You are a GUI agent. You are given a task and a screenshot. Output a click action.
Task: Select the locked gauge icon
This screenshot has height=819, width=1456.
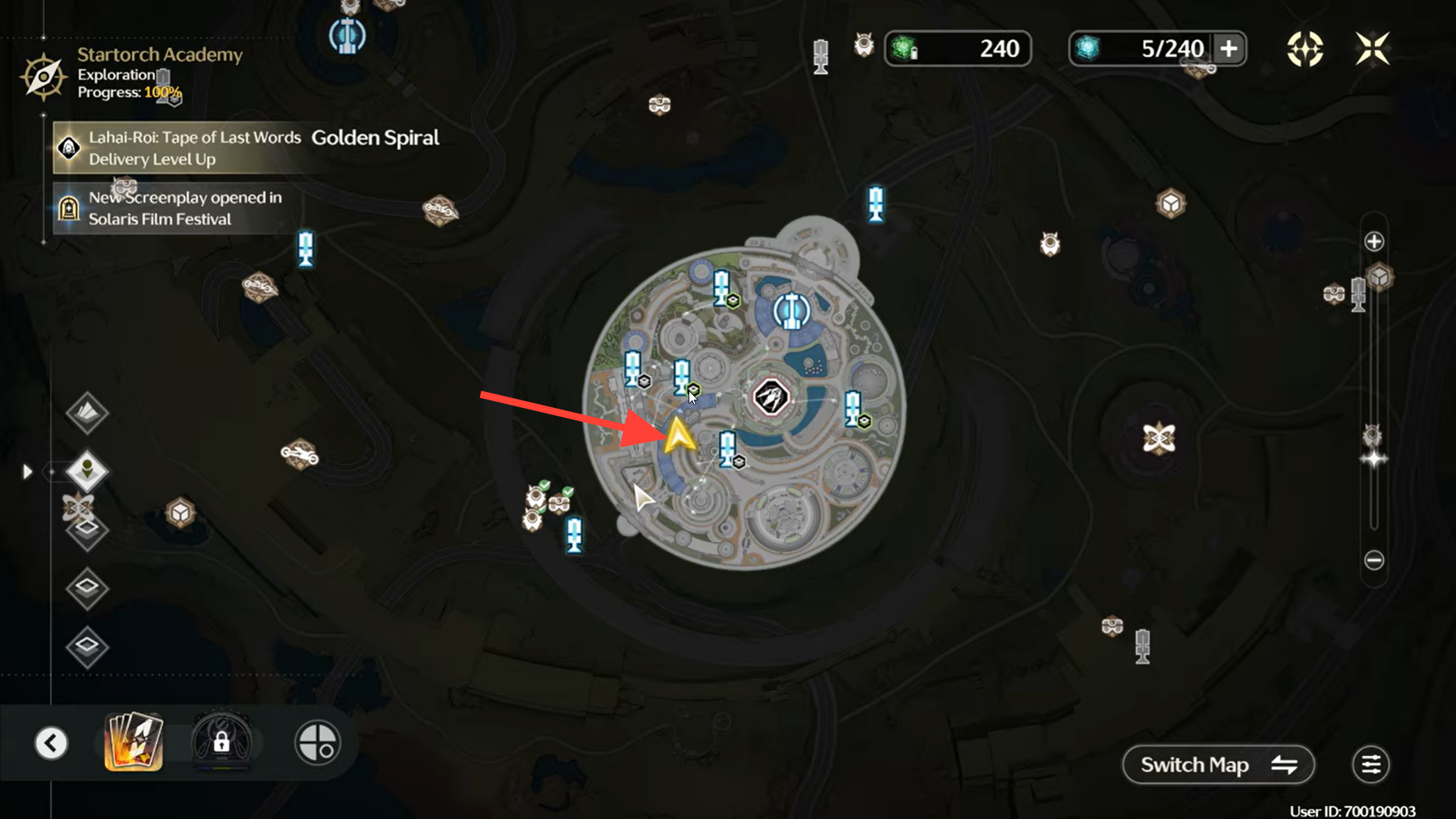221,742
